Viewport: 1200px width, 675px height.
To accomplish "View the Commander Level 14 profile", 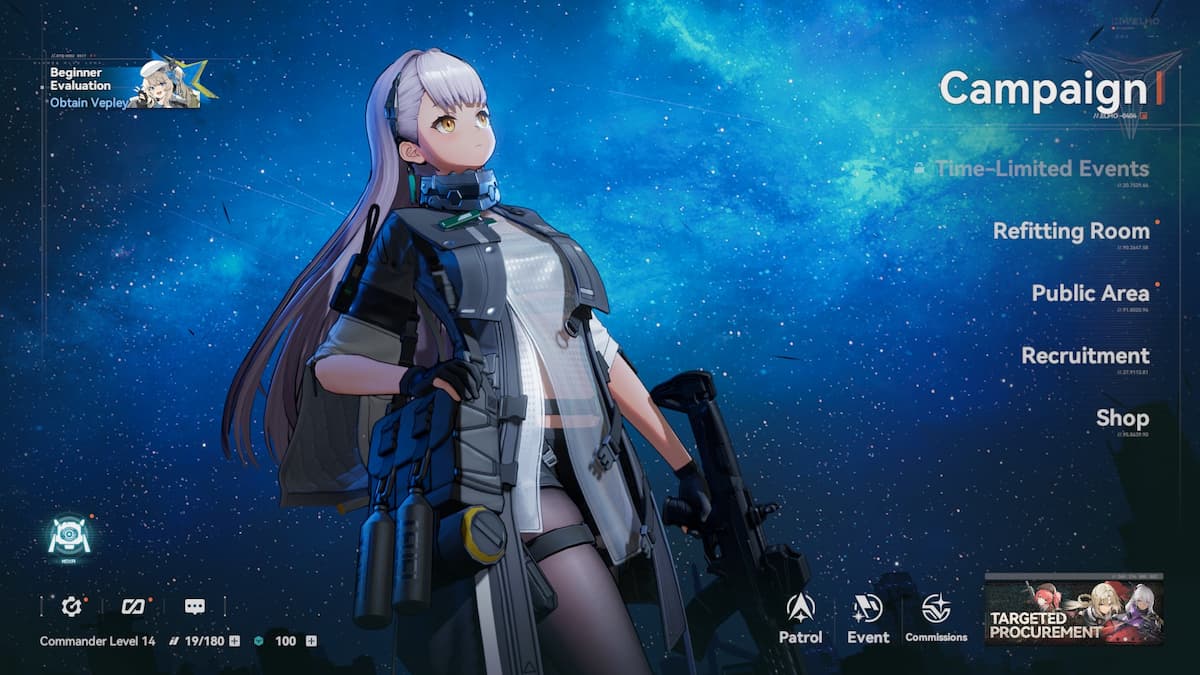I will tap(97, 641).
